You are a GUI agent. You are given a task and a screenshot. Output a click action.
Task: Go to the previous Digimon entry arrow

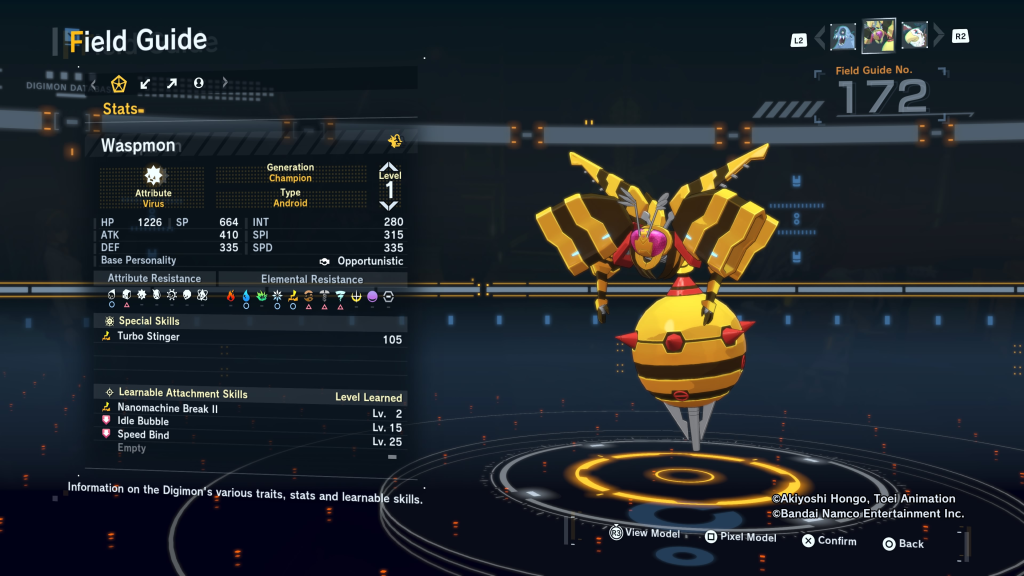pos(820,38)
